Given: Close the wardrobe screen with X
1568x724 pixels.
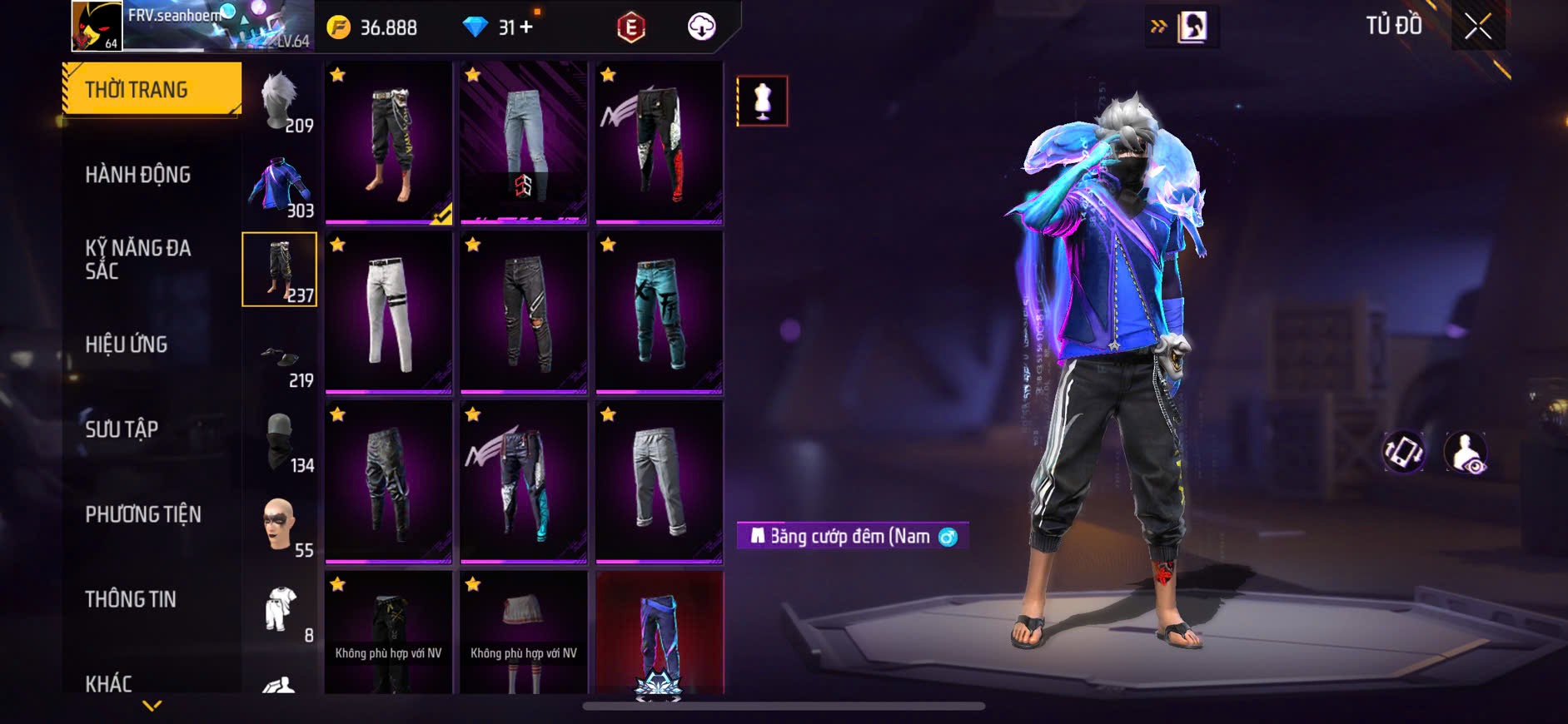Looking at the screenshot, I should pos(1477,27).
